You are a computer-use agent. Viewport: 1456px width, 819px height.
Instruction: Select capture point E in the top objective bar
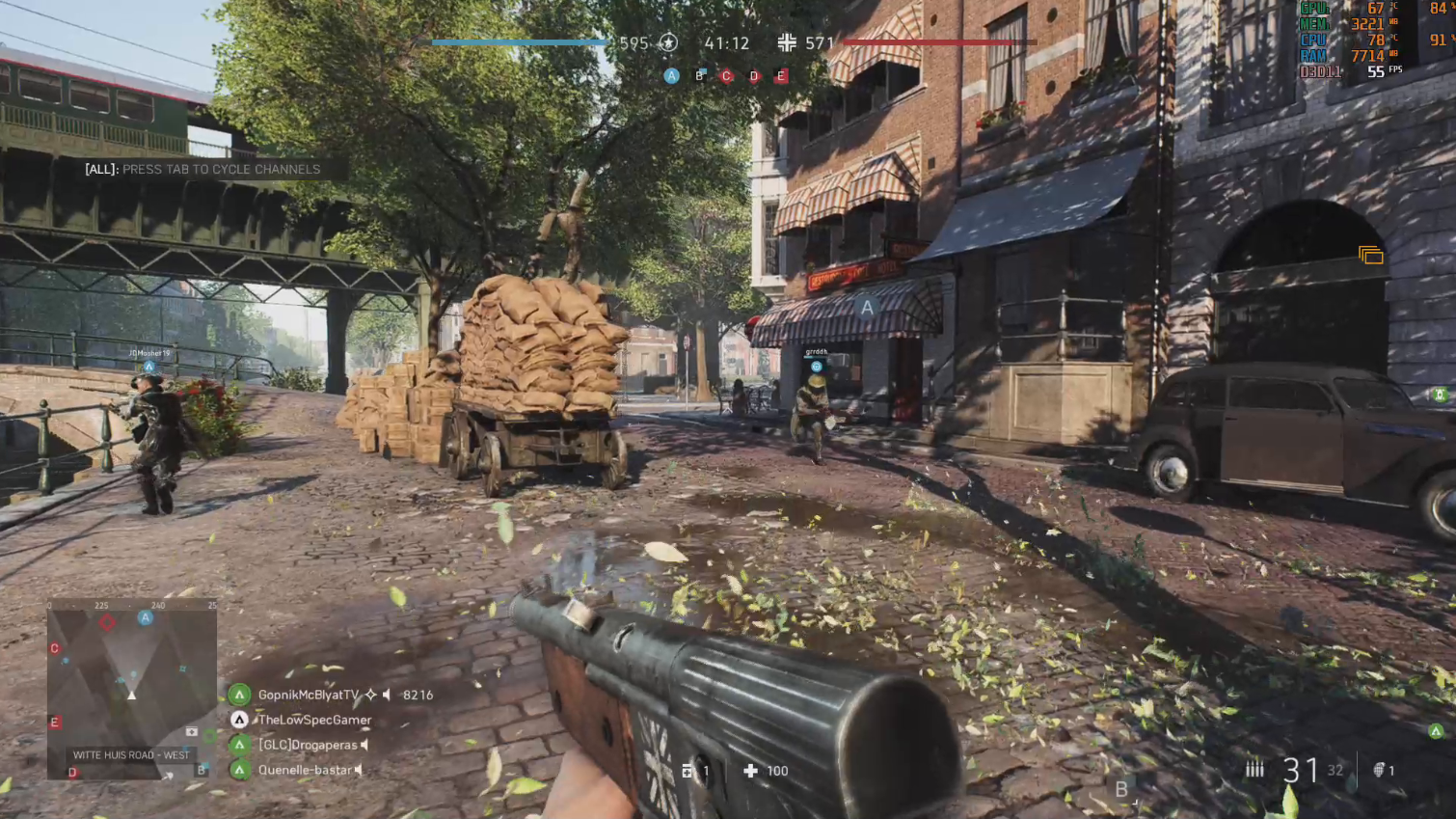782,75
